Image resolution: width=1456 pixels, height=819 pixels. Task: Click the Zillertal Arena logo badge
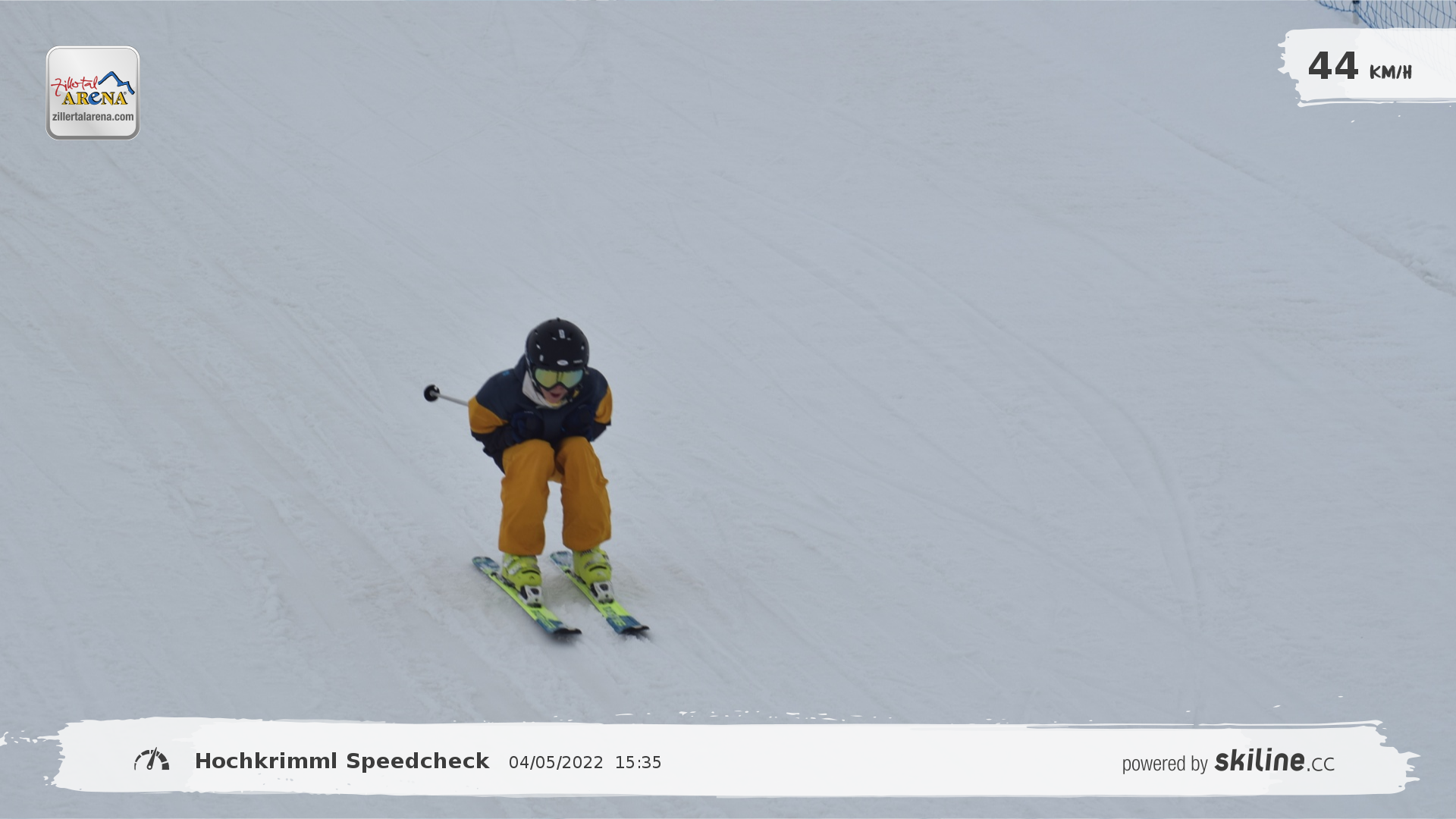tap(93, 93)
